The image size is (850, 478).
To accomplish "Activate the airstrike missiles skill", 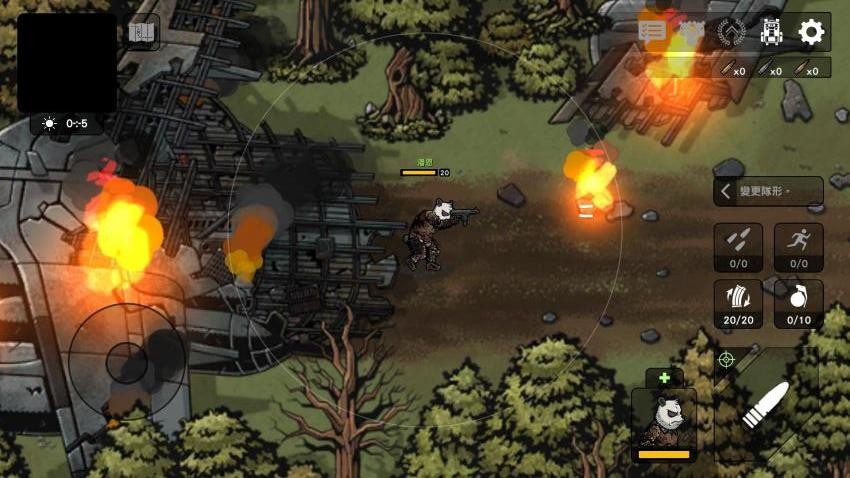I will point(738,246).
